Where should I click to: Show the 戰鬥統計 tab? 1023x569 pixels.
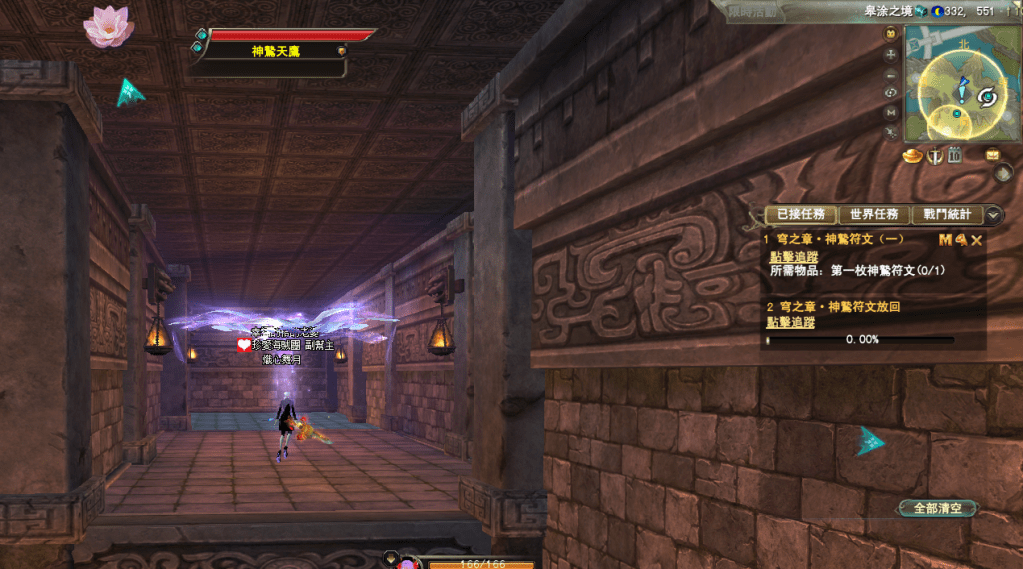pyautogui.click(x=944, y=214)
